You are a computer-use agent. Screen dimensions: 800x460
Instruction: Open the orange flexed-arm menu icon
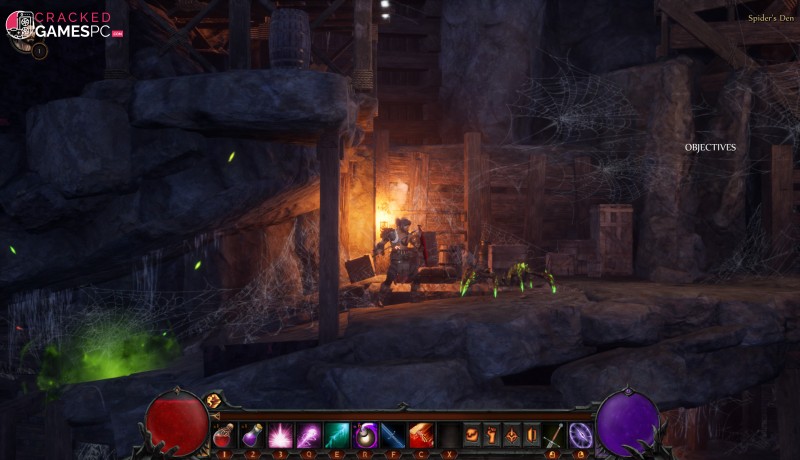pyautogui.click(x=473, y=435)
